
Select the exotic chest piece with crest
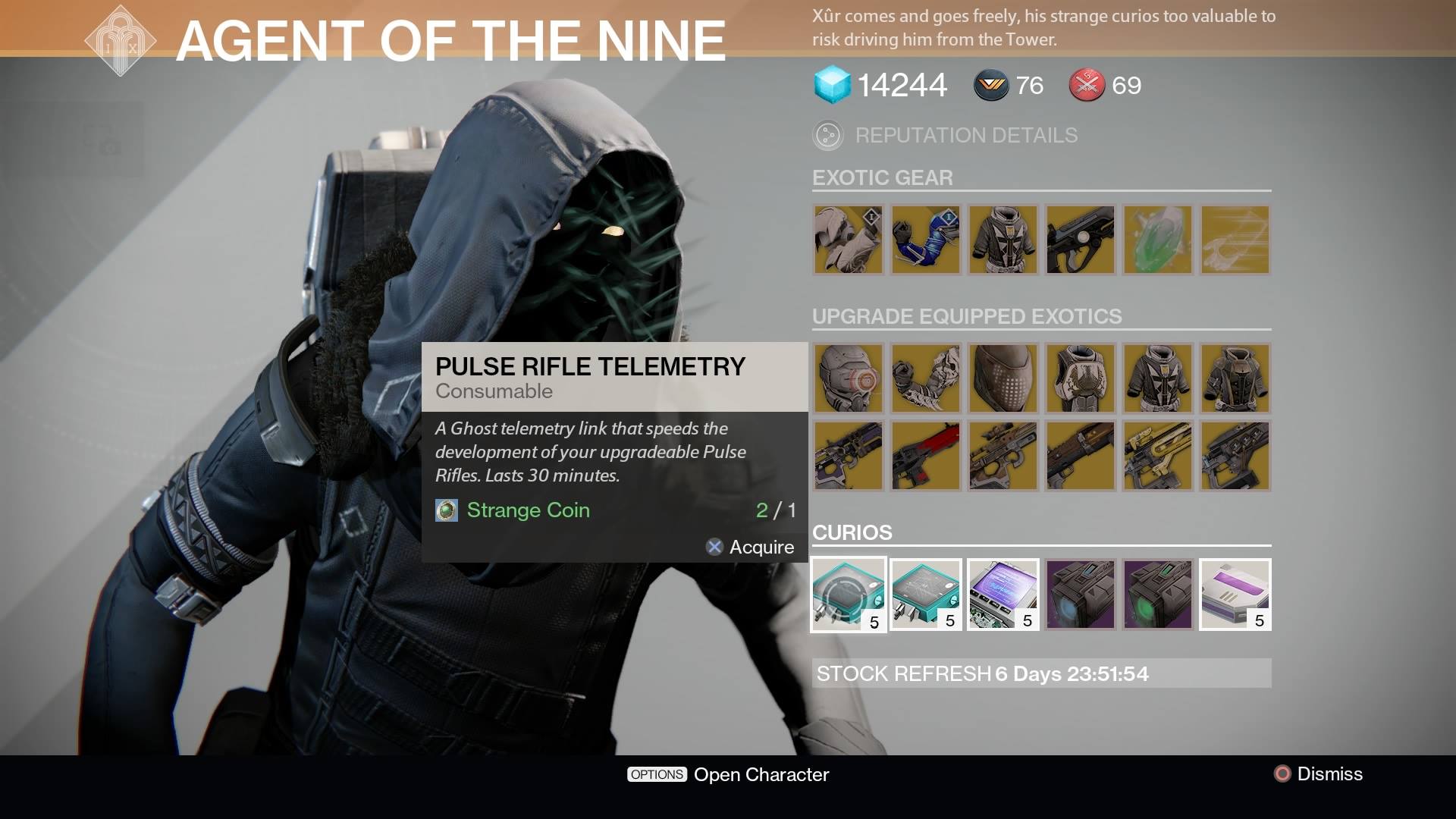tap(1003, 240)
